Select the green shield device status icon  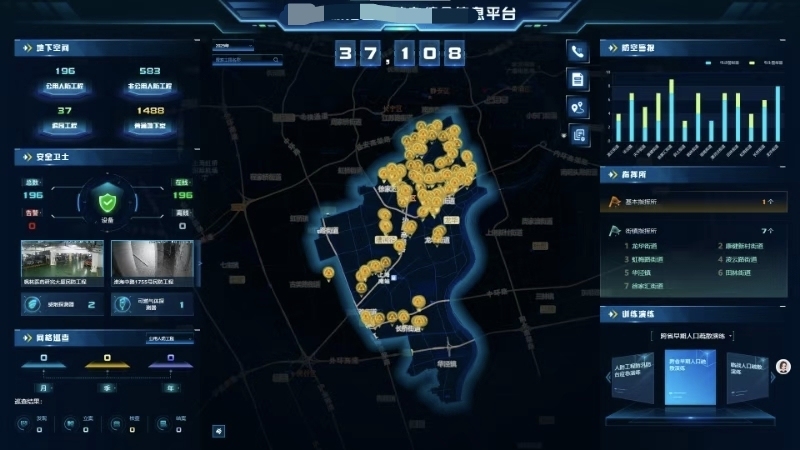[107, 197]
